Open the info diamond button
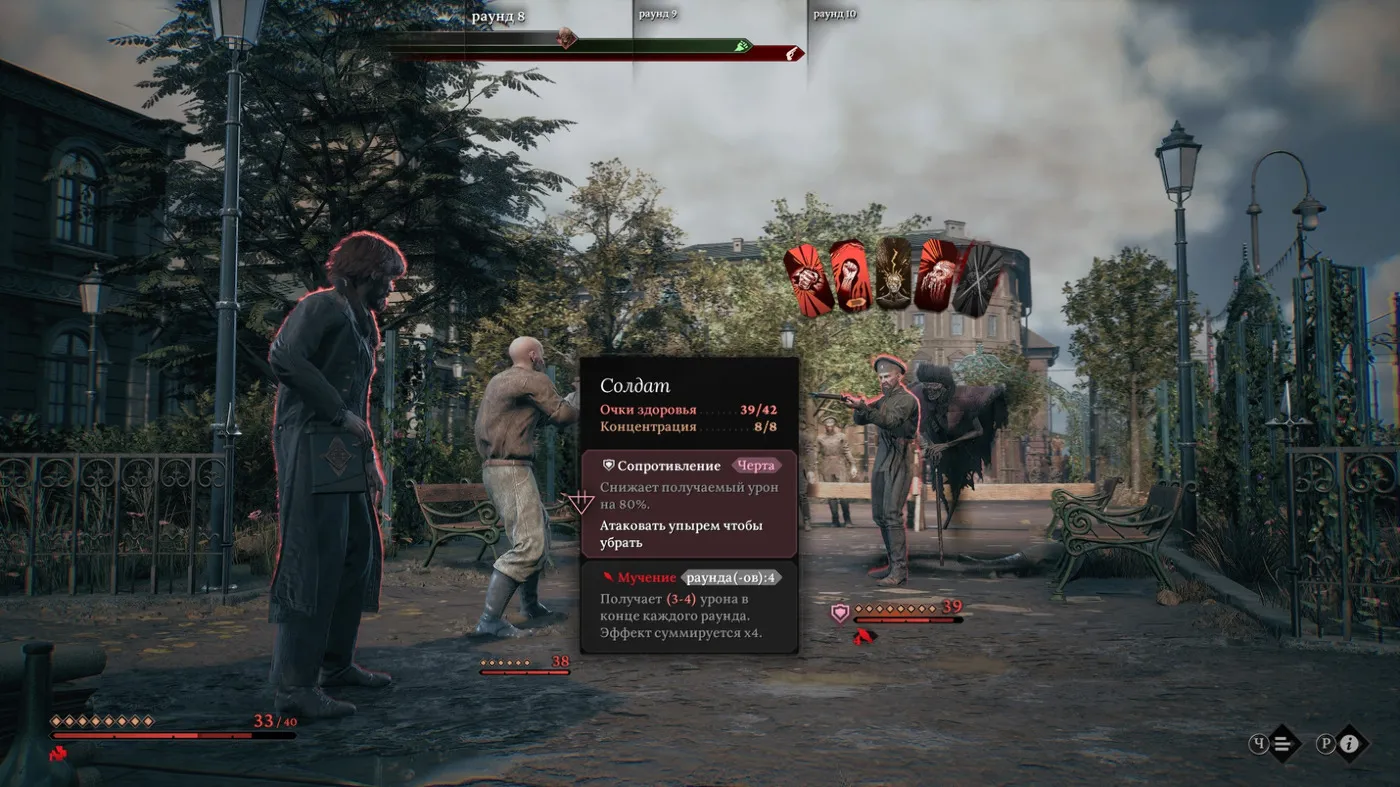 coord(1350,743)
